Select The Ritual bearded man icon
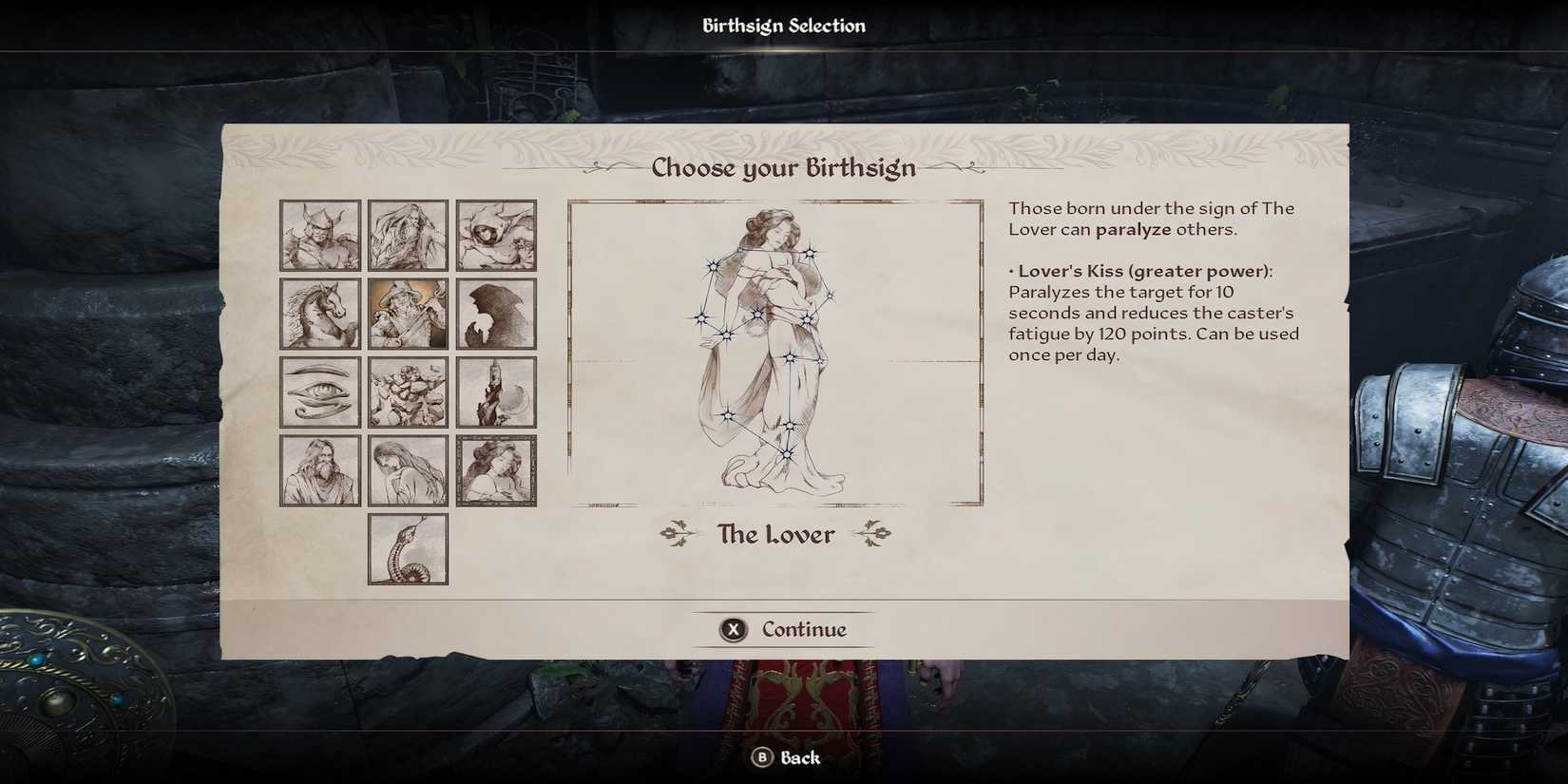The height and width of the screenshot is (784, 1568). (x=319, y=469)
